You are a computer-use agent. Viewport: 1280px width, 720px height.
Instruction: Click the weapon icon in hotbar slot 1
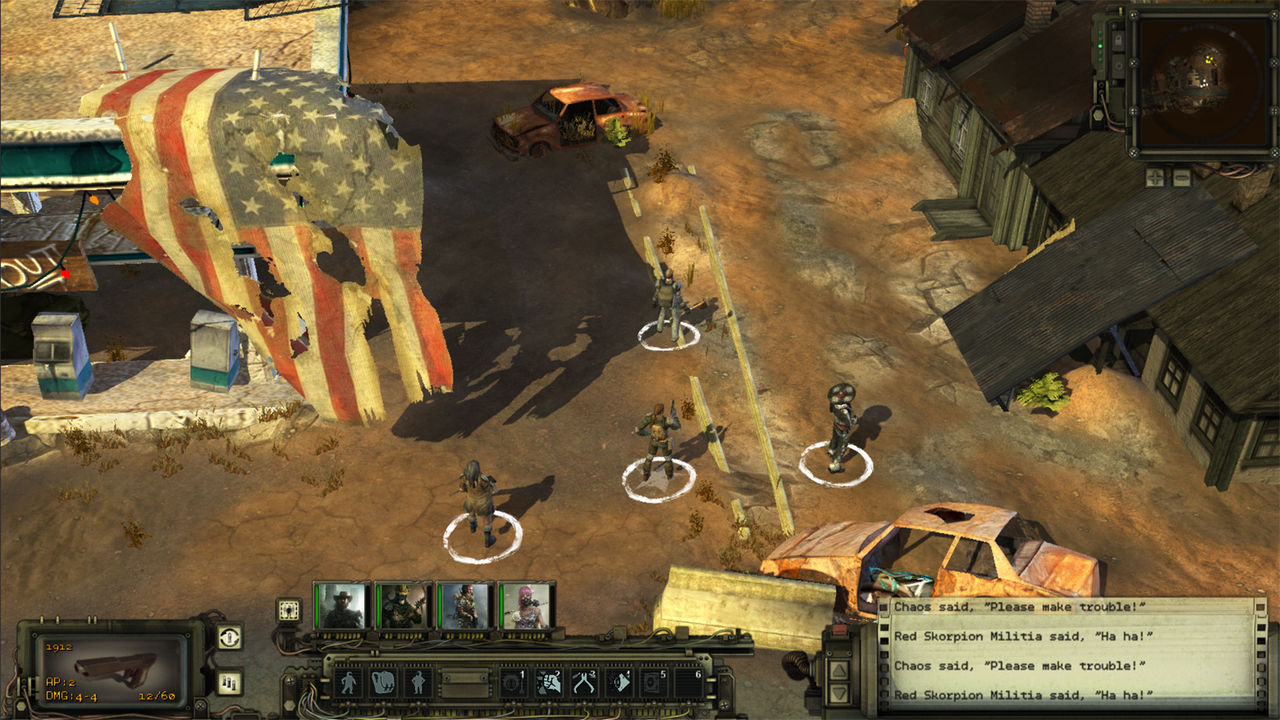pyautogui.click(x=512, y=682)
